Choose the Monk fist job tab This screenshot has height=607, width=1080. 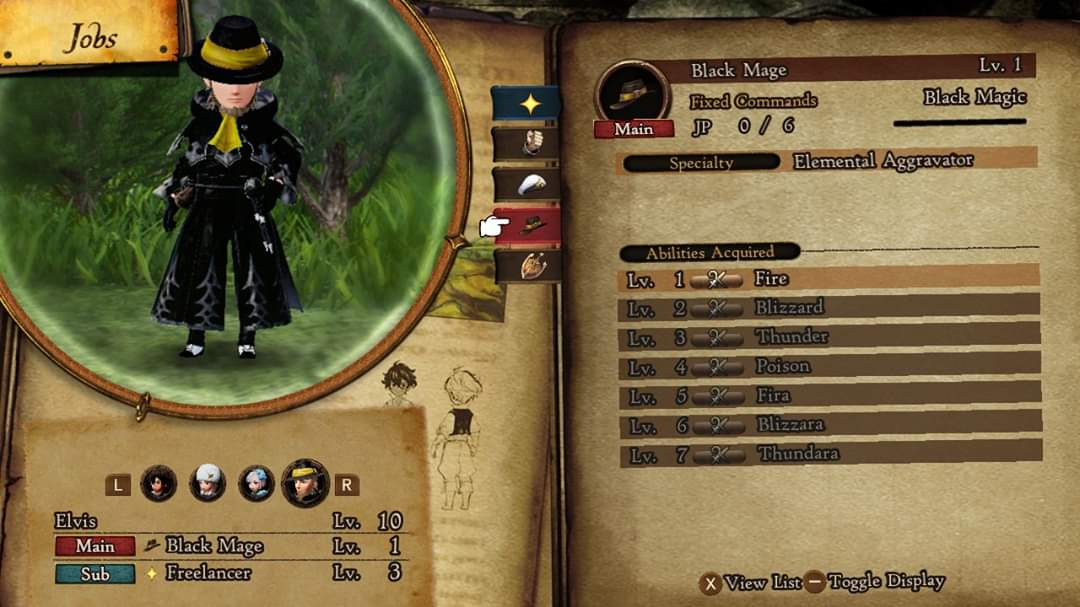[526, 144]
